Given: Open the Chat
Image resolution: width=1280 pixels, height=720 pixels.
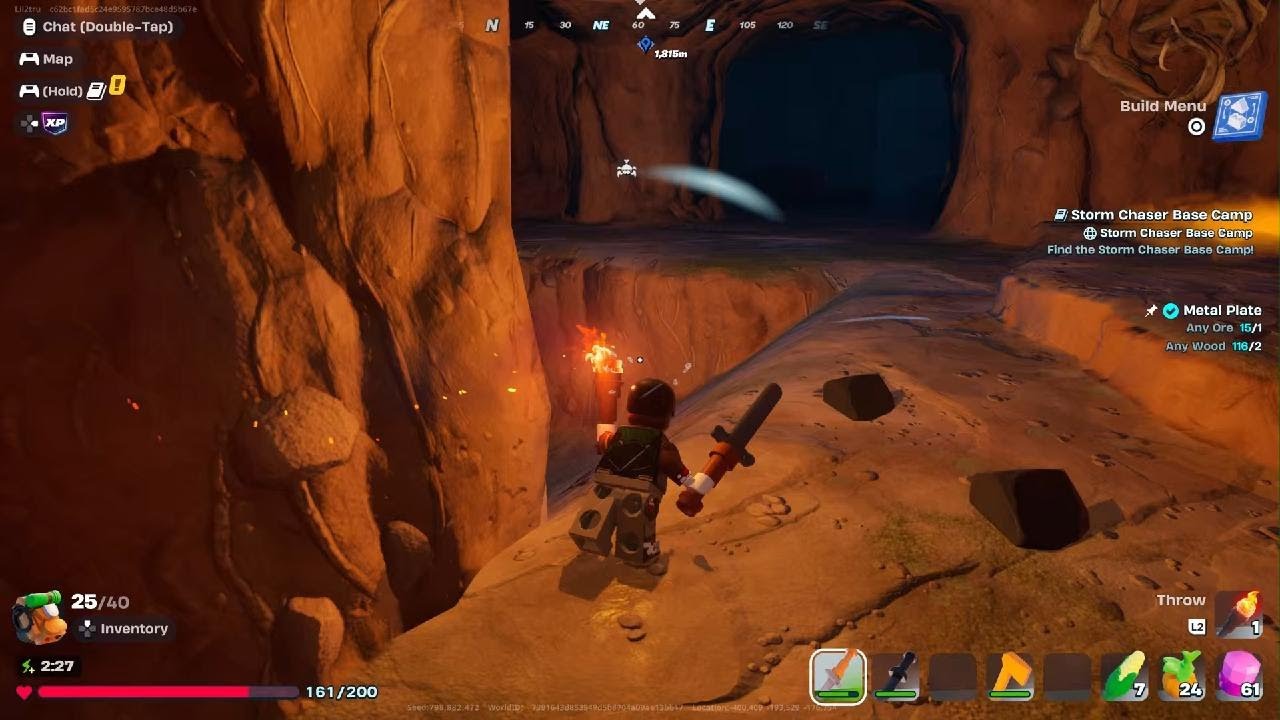Looking at the screenshot, I should [107, 27].
